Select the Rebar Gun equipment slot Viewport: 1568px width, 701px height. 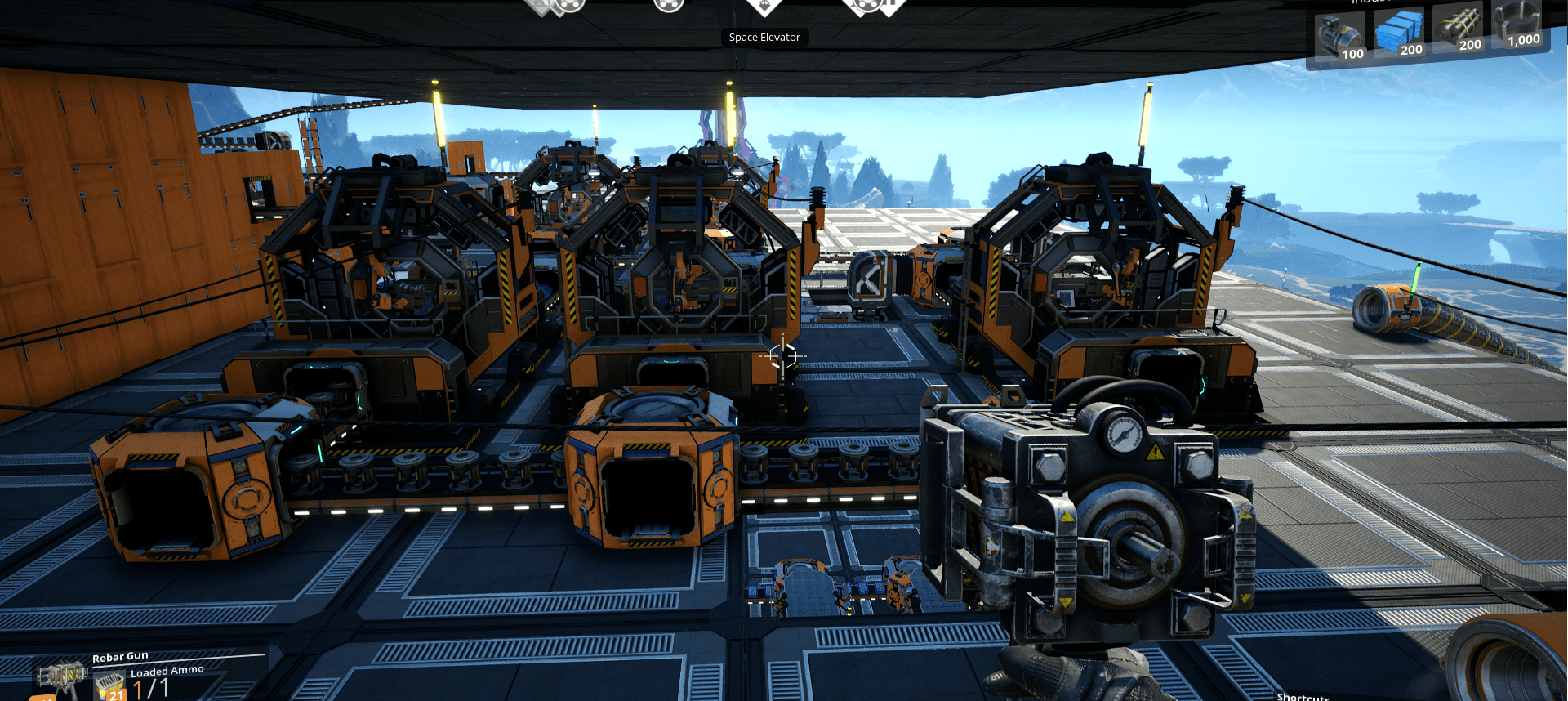click(61, 676)
